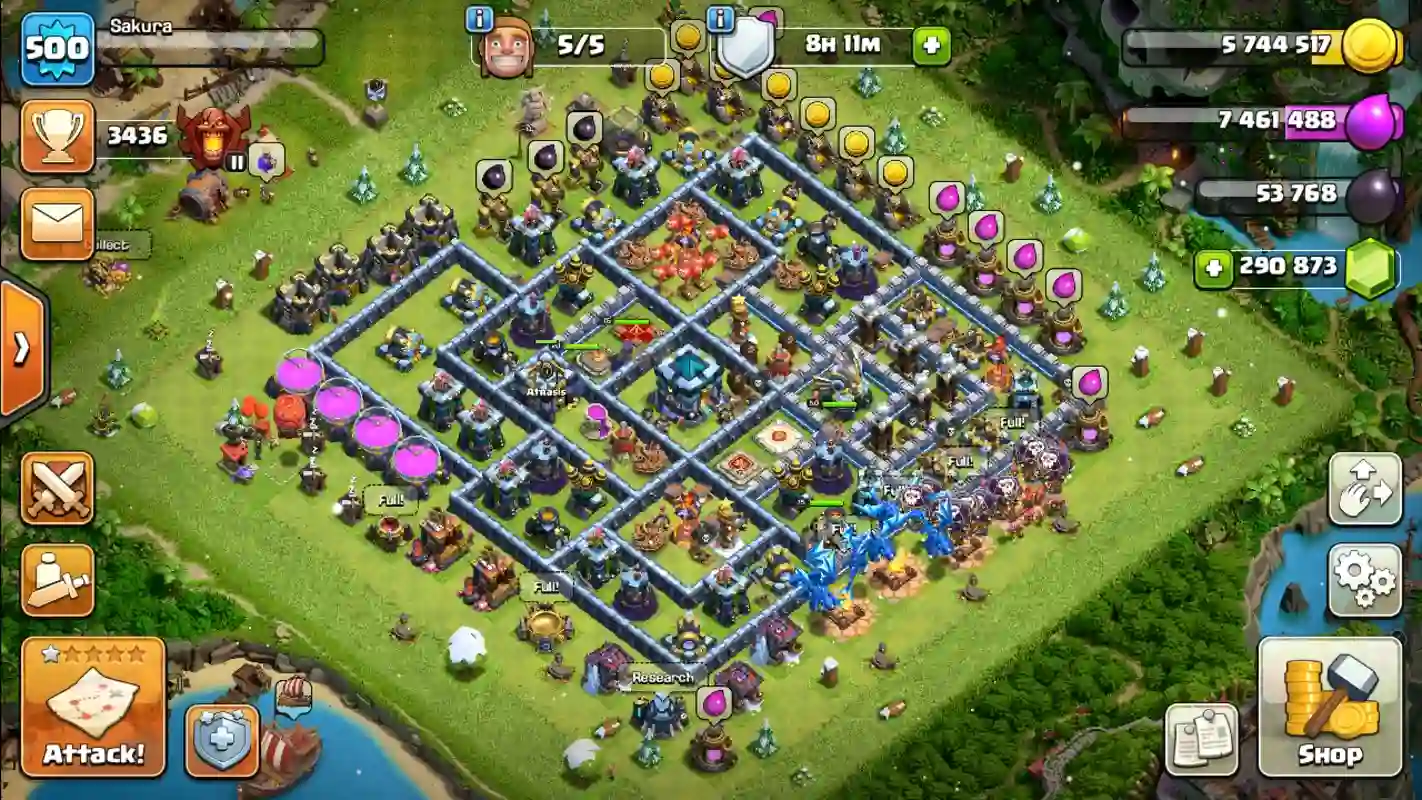The width and height of the screenshot is (1422, 800).
Task: Select the builder face icon
Action: [x=506, y=47]
